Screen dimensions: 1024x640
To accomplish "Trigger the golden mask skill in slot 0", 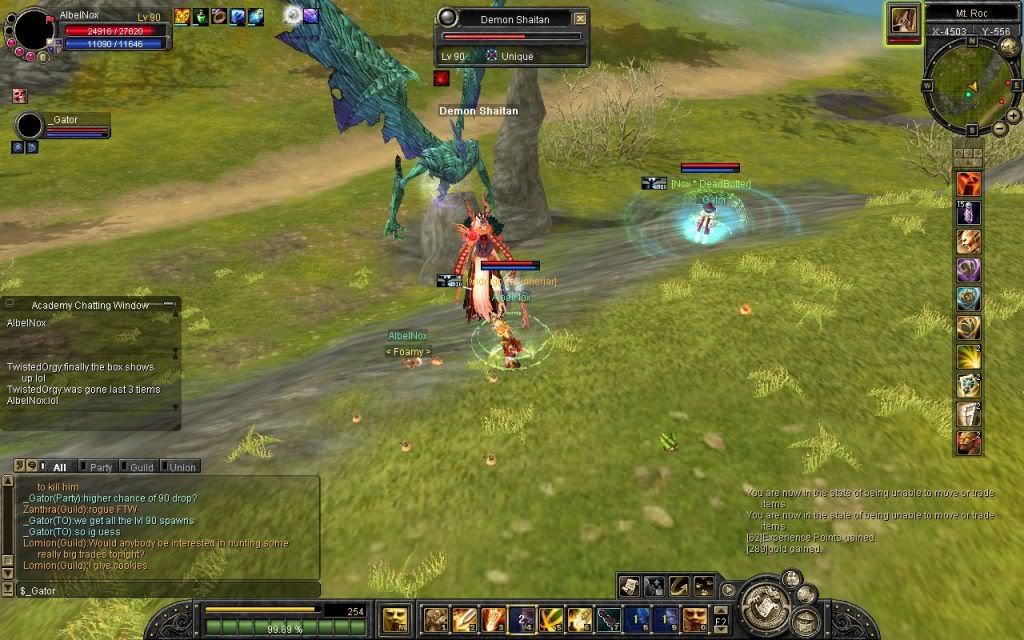I will (695, 619).
